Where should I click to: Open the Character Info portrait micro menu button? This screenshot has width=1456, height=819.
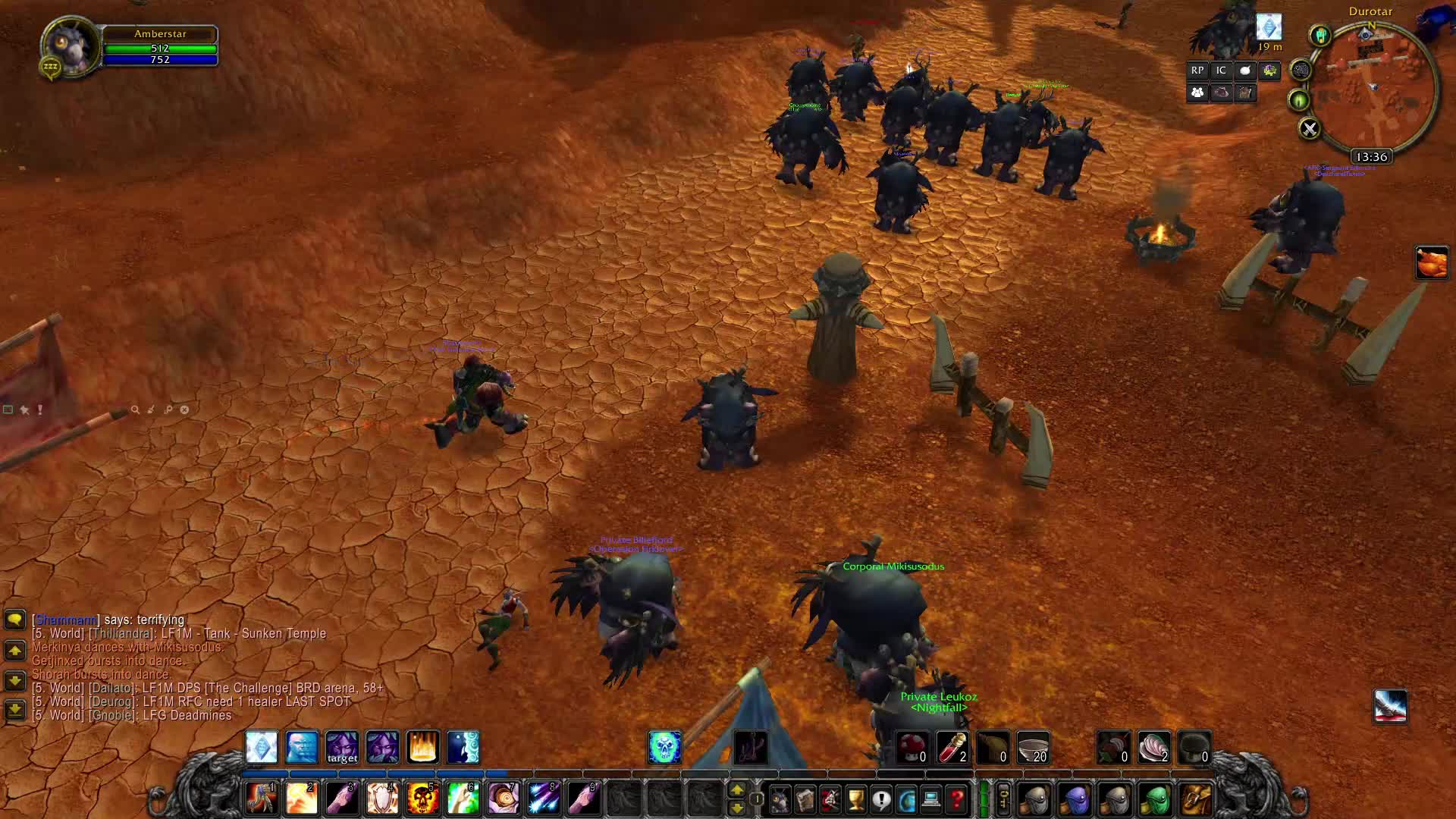779,798
